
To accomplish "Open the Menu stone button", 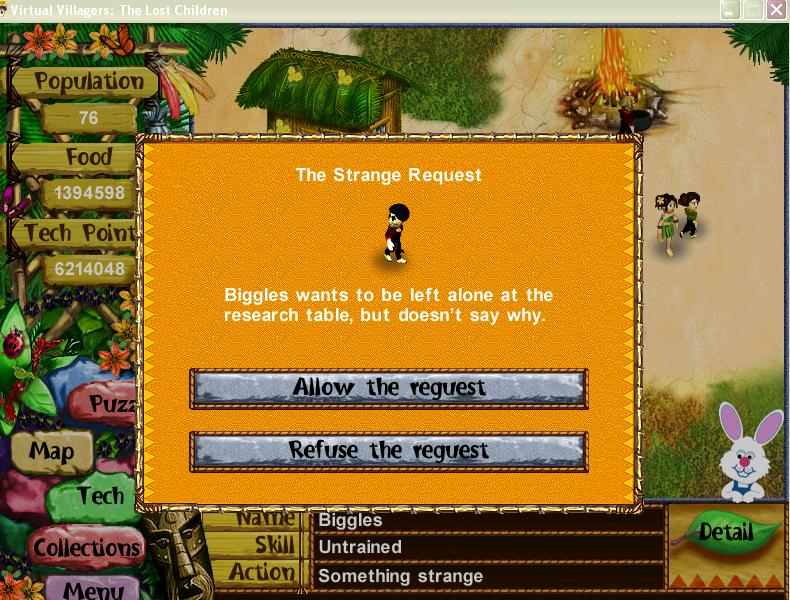I will pyautogui.click(x=93, y=588).
